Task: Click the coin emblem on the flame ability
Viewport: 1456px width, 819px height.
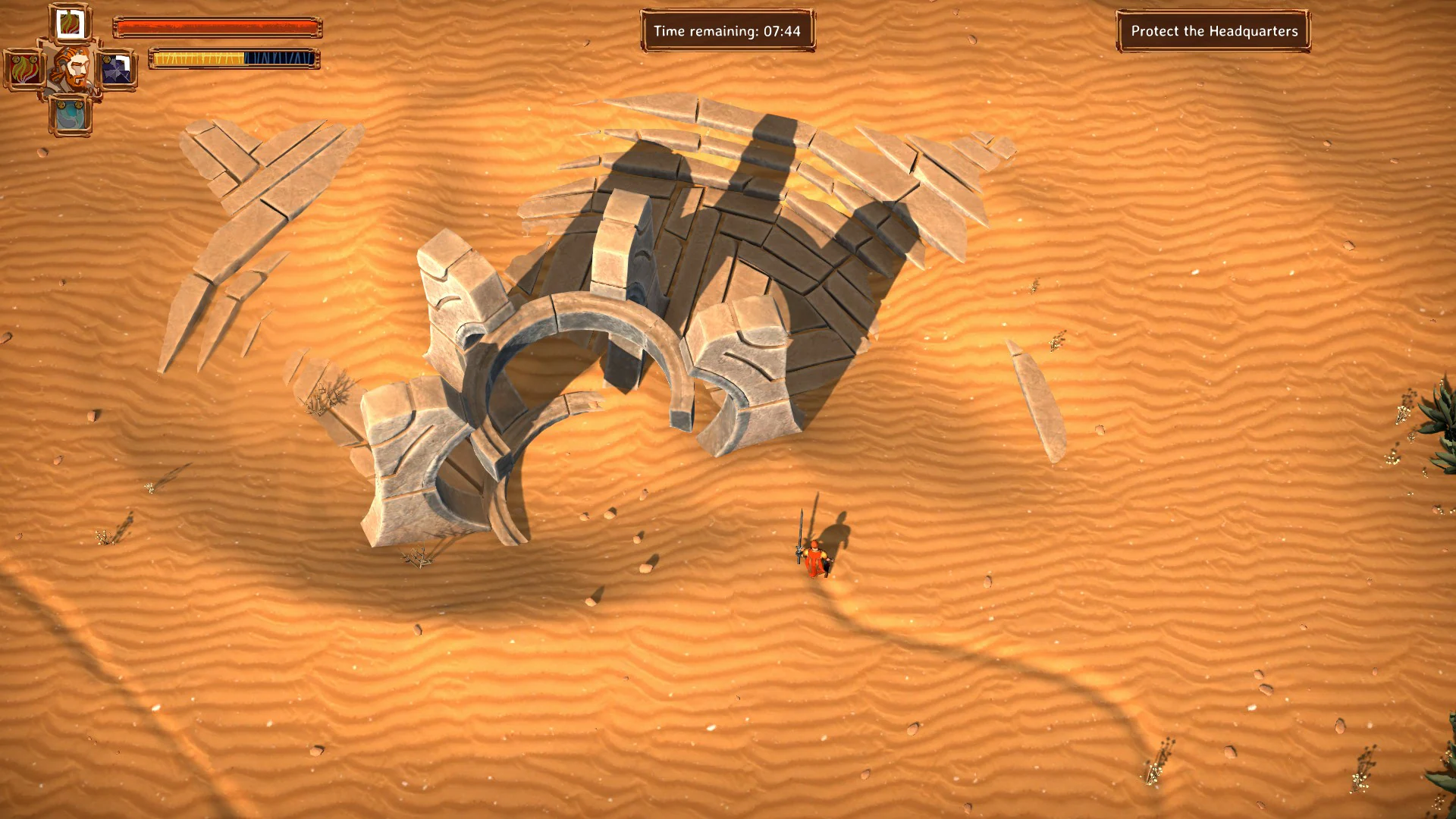Action: (17, 58)
